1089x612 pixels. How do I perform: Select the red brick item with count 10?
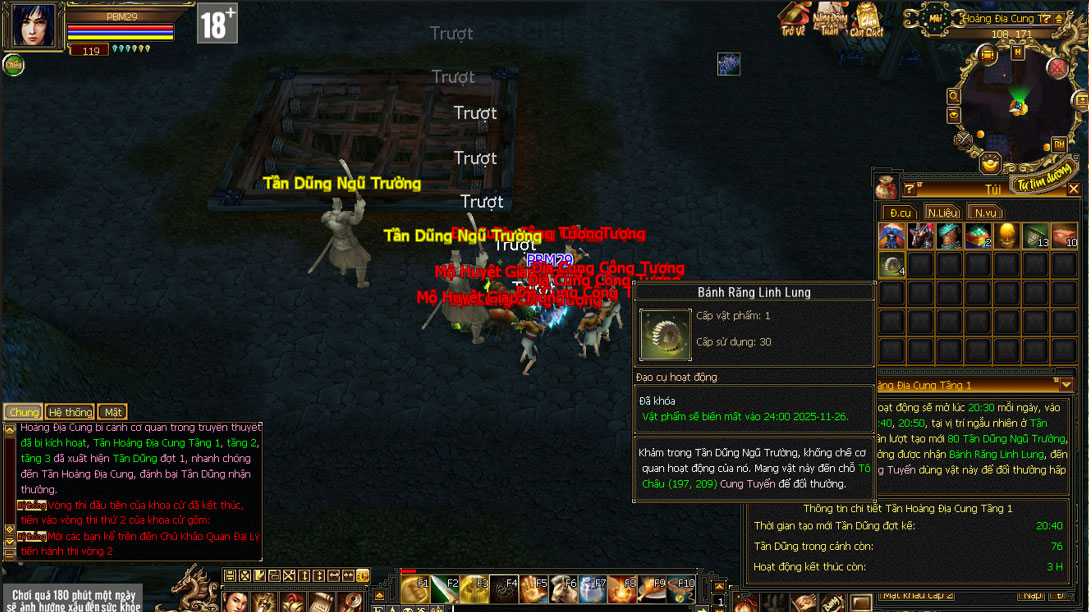(1064, 236)
